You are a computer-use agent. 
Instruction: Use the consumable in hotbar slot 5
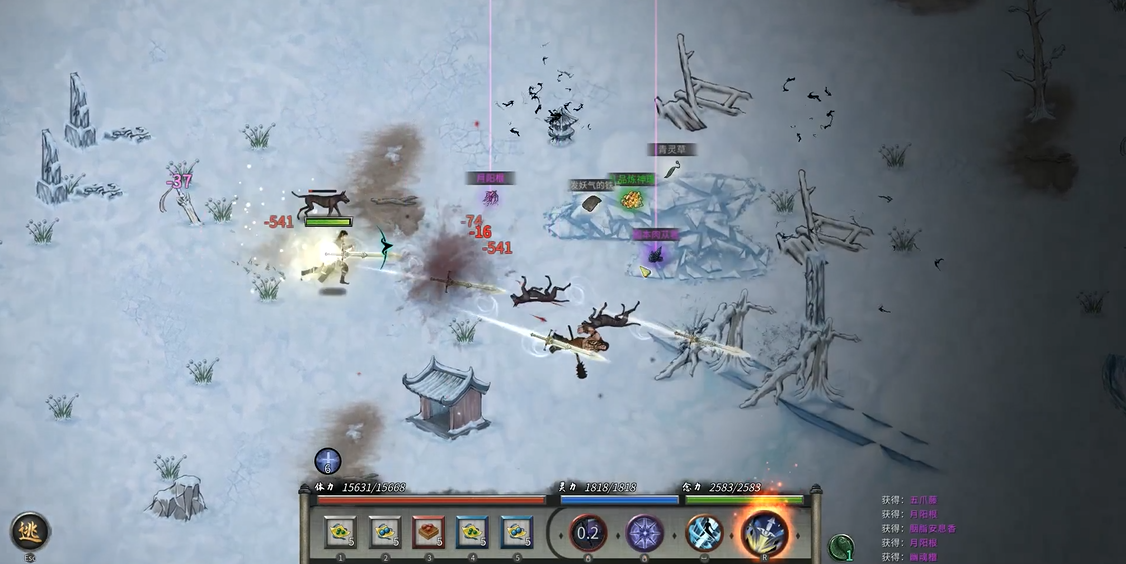coord(517,533)
